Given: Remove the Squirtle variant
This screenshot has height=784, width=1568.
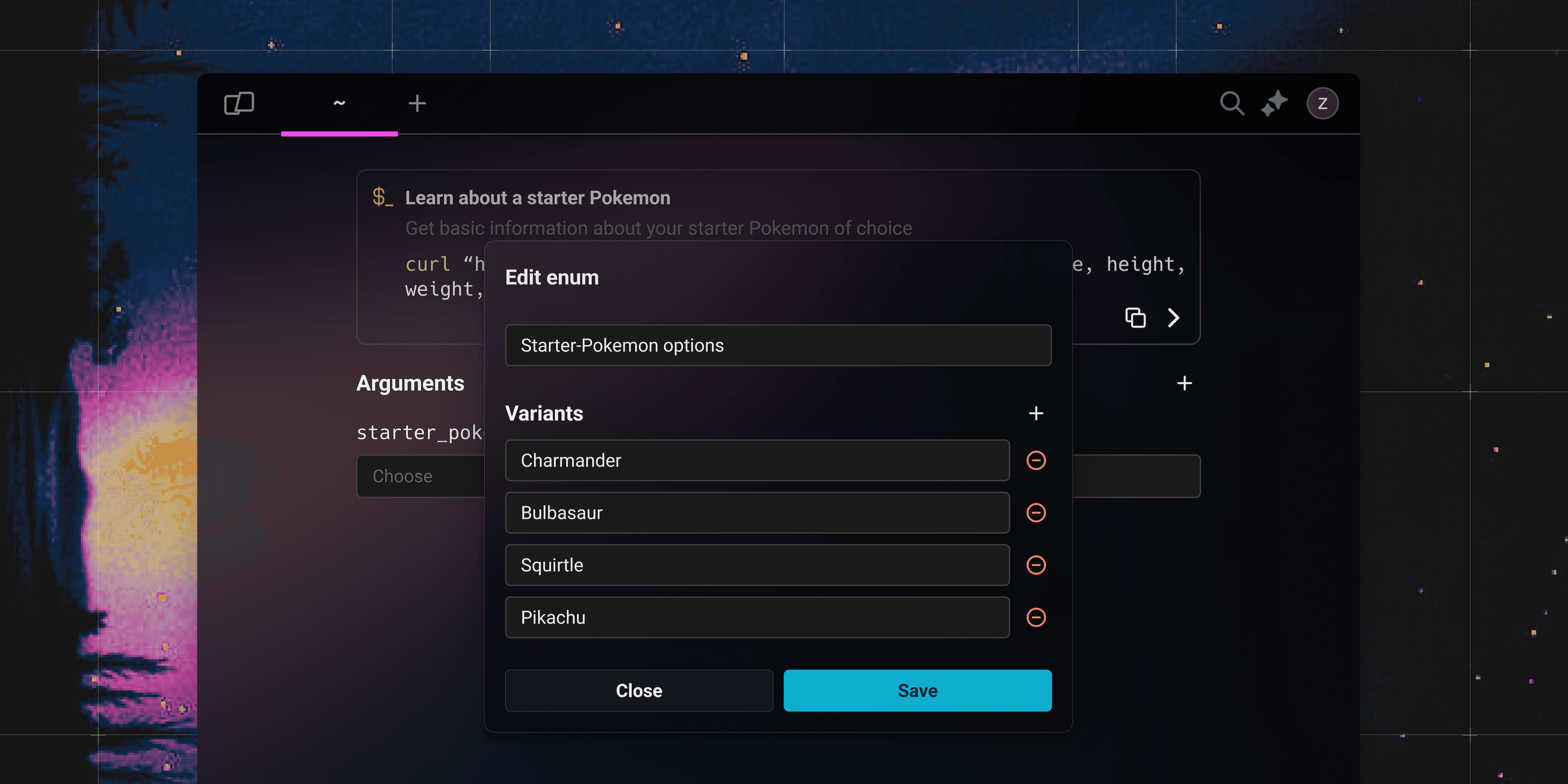Looking at the screenshot, I should pos(1035,565).
